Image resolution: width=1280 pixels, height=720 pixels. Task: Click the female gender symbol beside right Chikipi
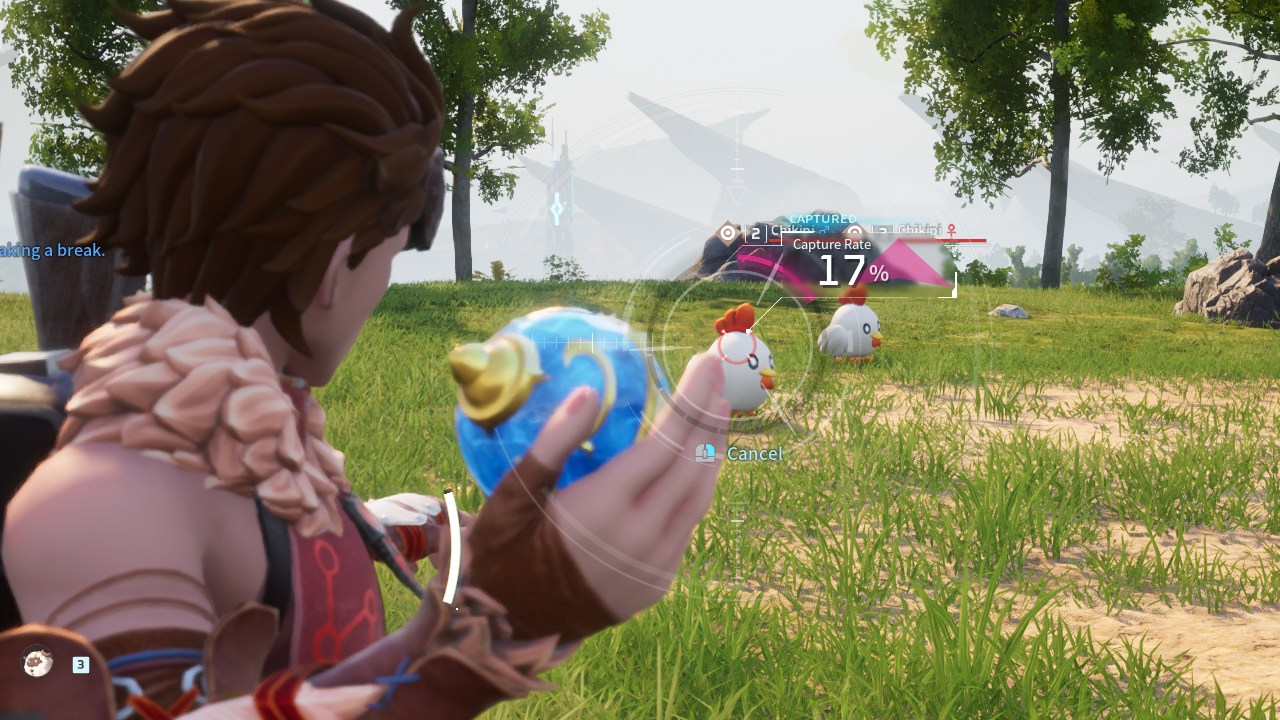pos(950,229)
